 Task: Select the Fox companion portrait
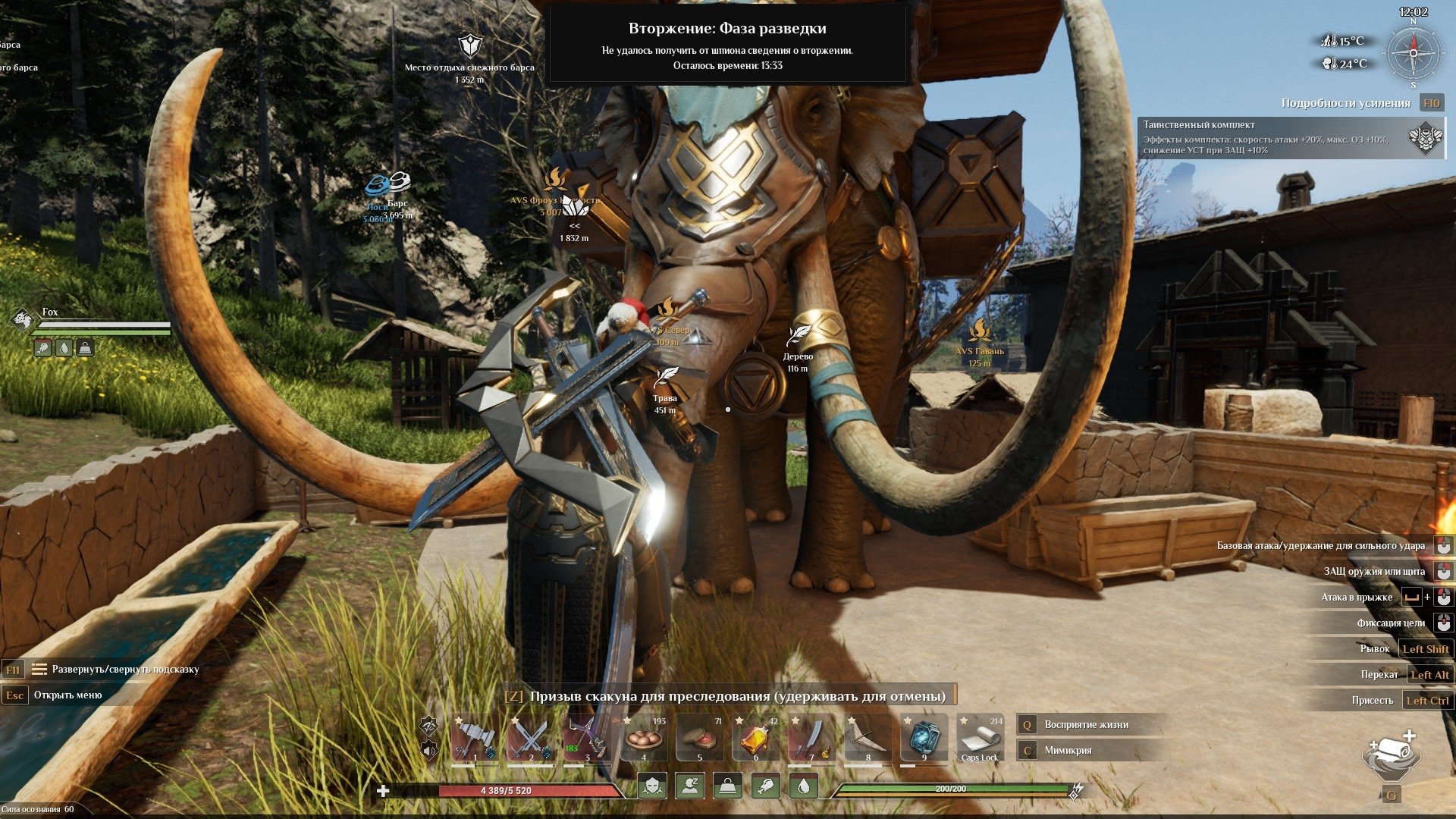[22, 320]
